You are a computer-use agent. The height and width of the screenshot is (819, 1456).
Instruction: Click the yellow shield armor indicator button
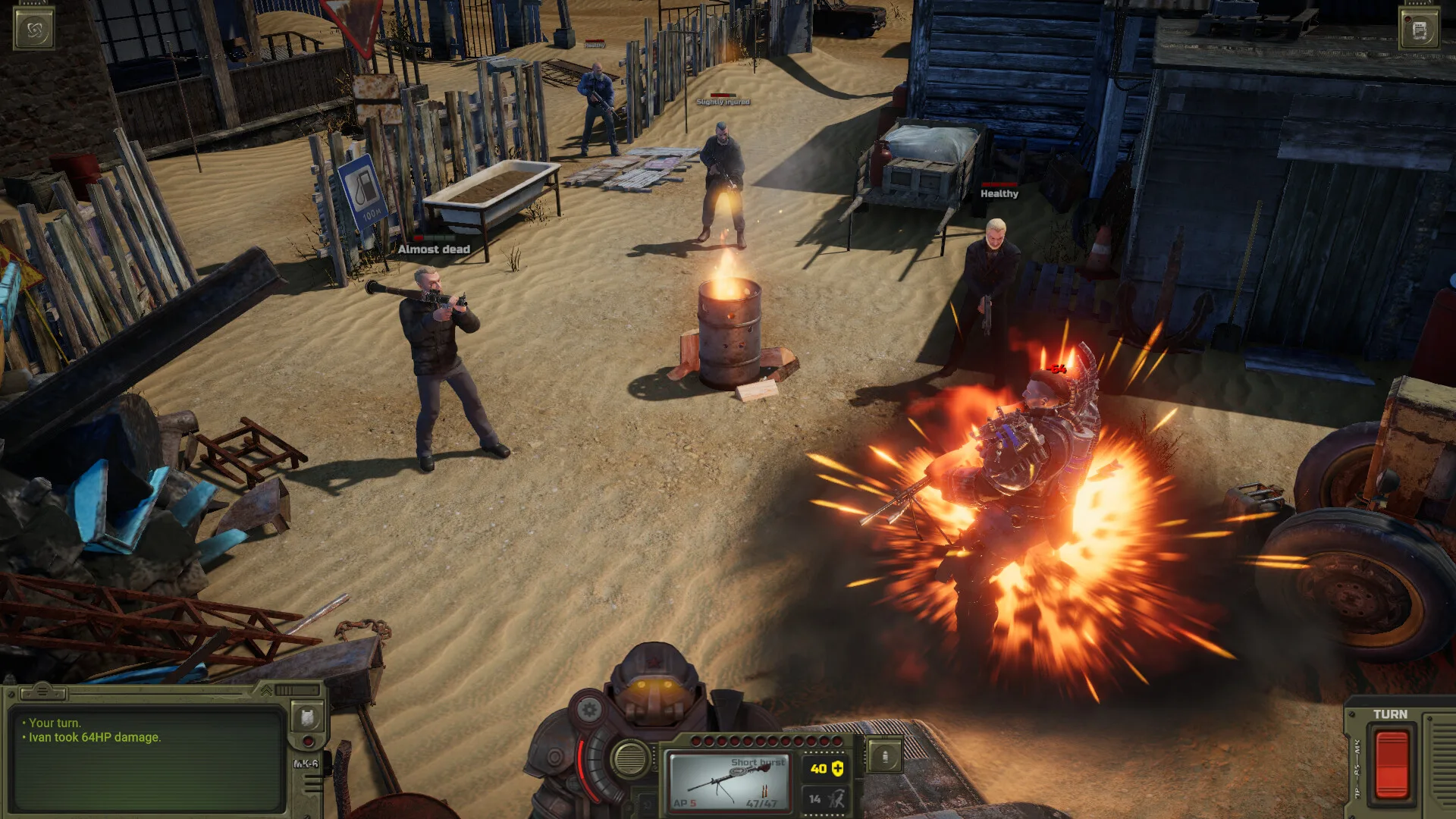pyautogui.click(x=826, y=769)
